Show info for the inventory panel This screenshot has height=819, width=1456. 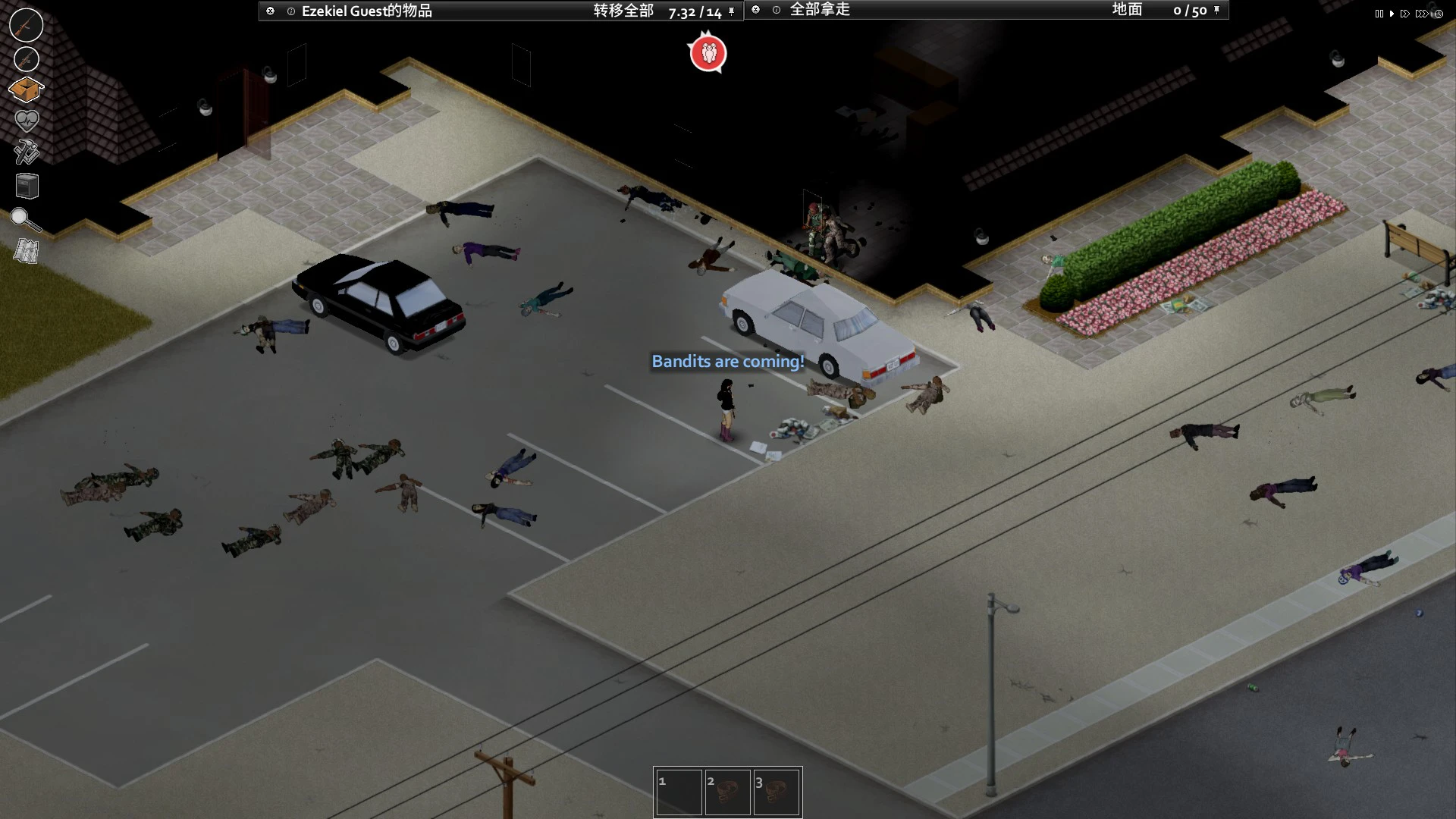pos(291,11)
